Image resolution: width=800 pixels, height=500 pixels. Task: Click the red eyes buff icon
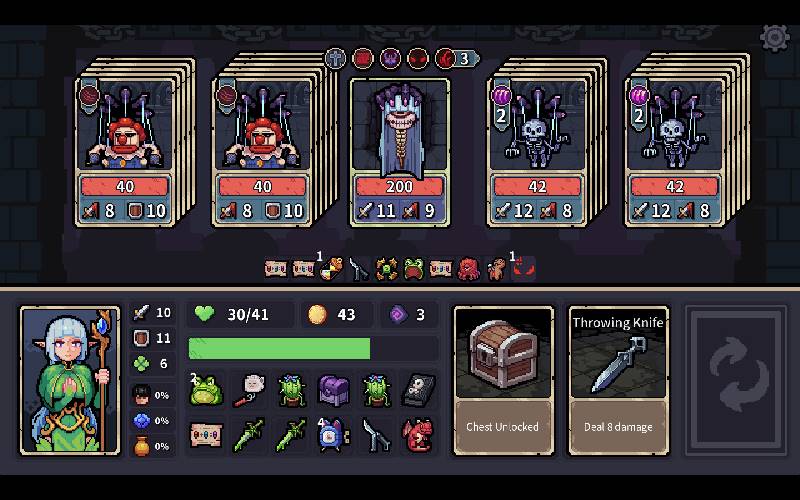(x=524, y=268)
